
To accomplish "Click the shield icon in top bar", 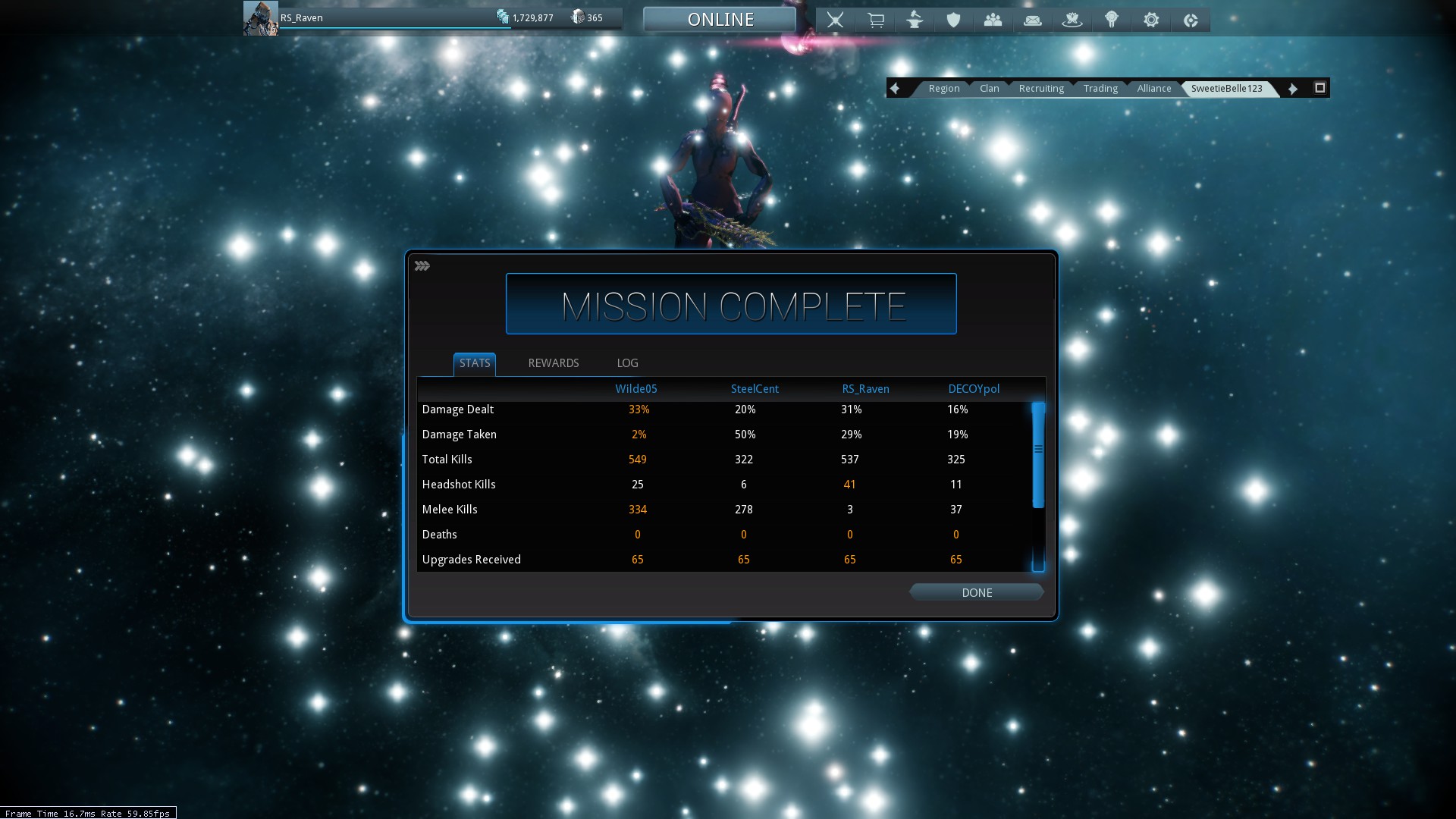I will pos(953,20).
